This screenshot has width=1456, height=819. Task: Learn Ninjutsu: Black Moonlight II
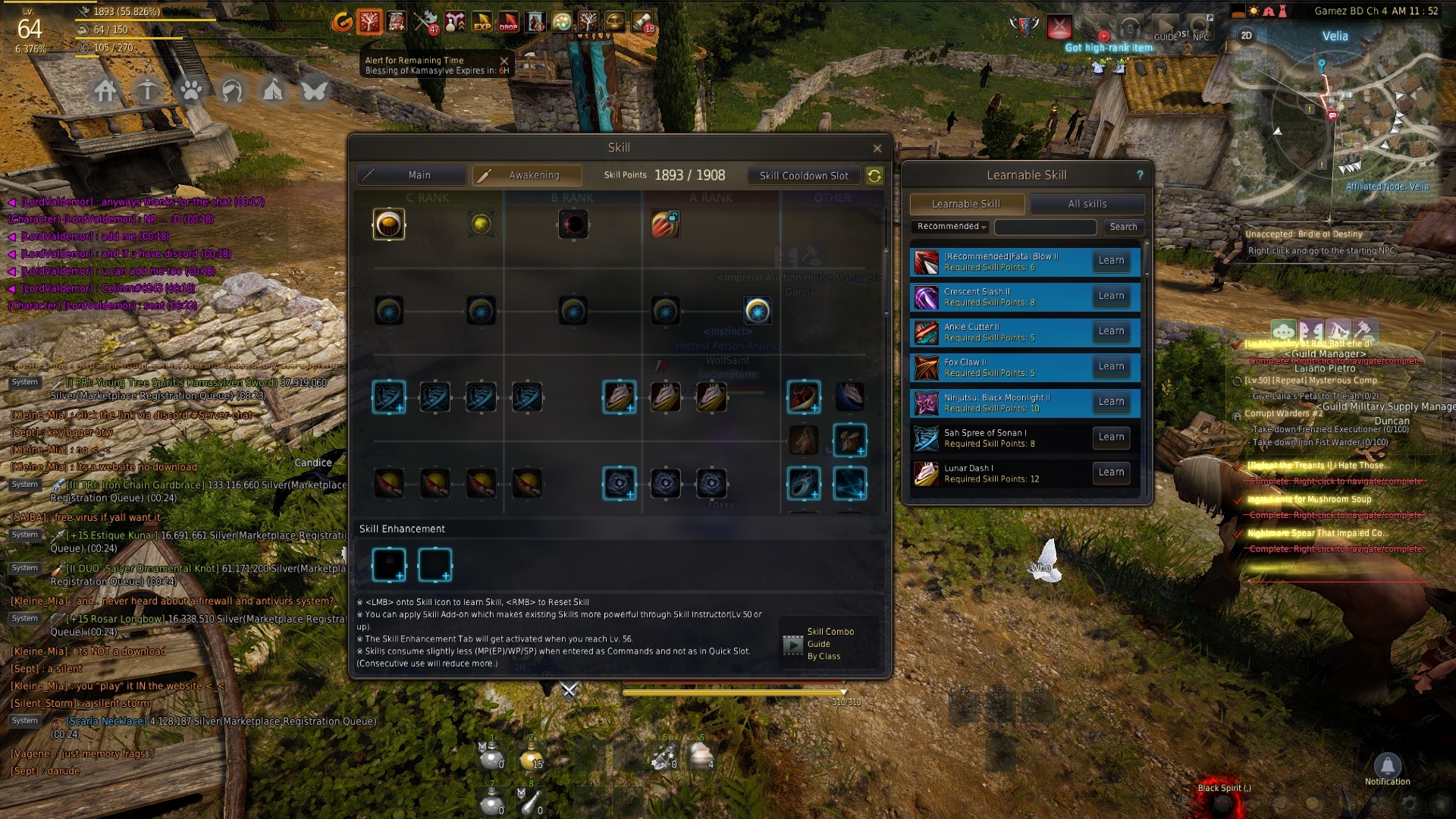pyautogui.click(x=1111, y=402)
